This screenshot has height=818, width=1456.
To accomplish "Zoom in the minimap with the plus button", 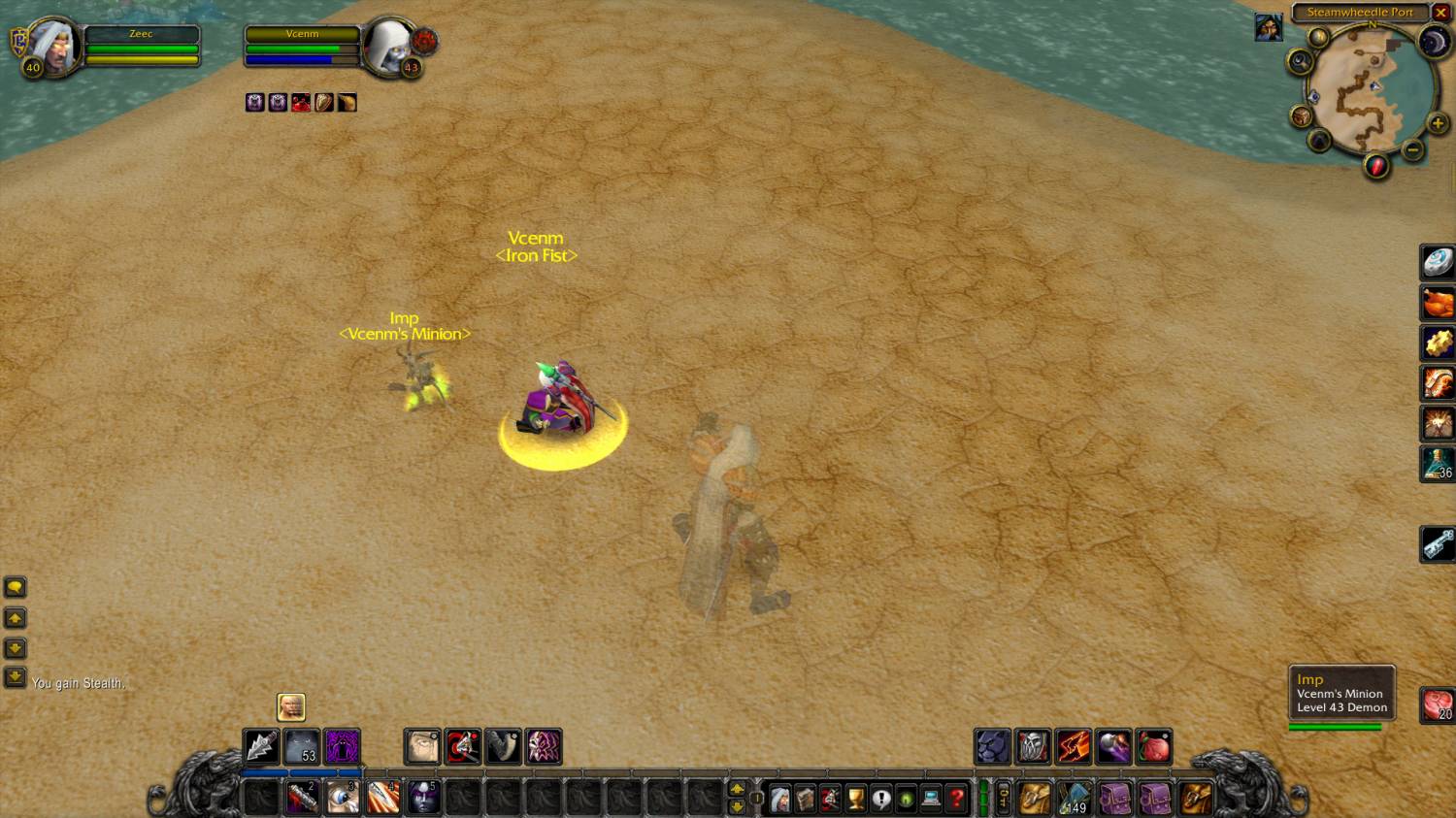I will (x=1438, y=123).
